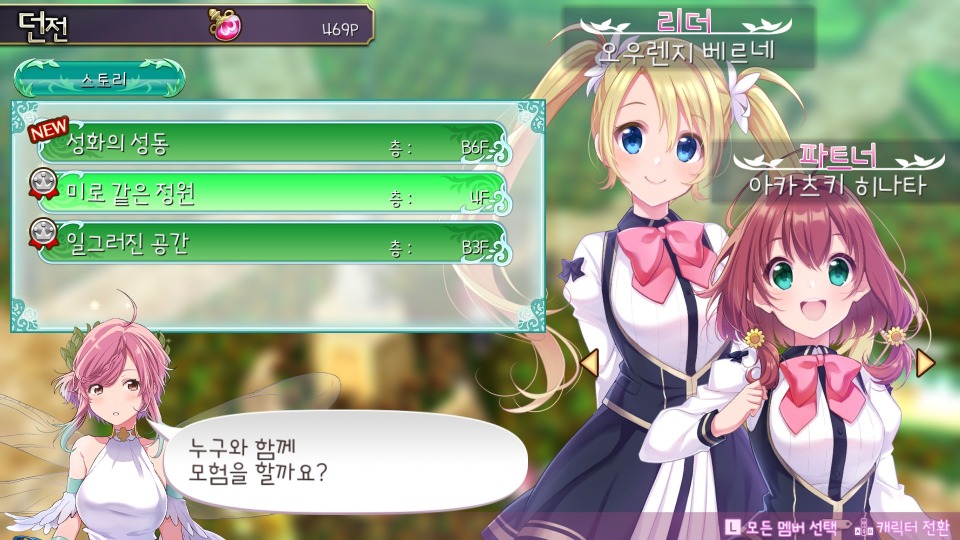Choose the 미로 같은 정원 dungeon
Viewport: 960px width, 540px height.
point(272,192)
